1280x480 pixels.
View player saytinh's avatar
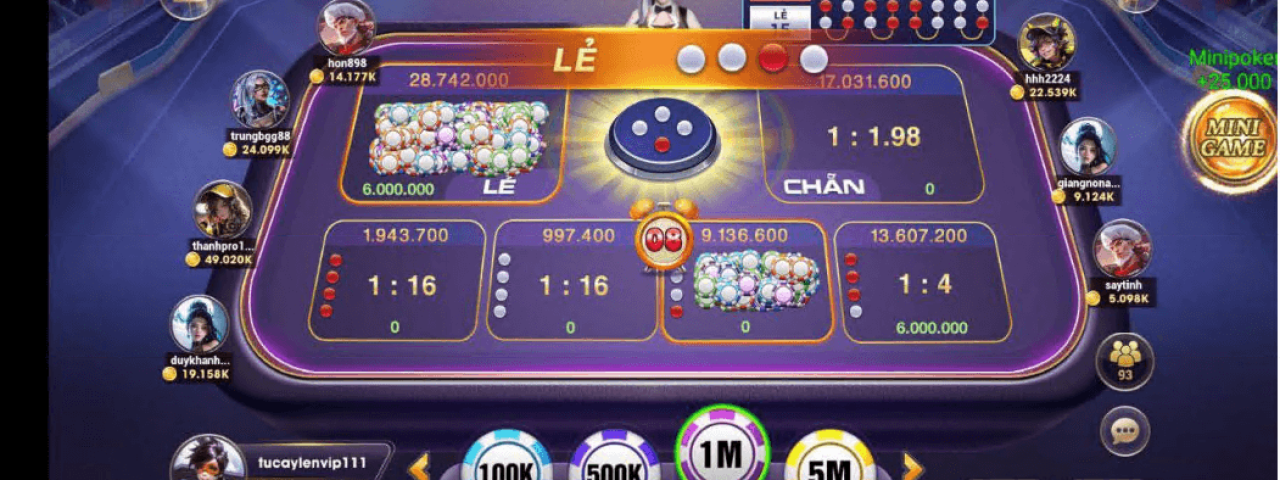pos(1122,249)
